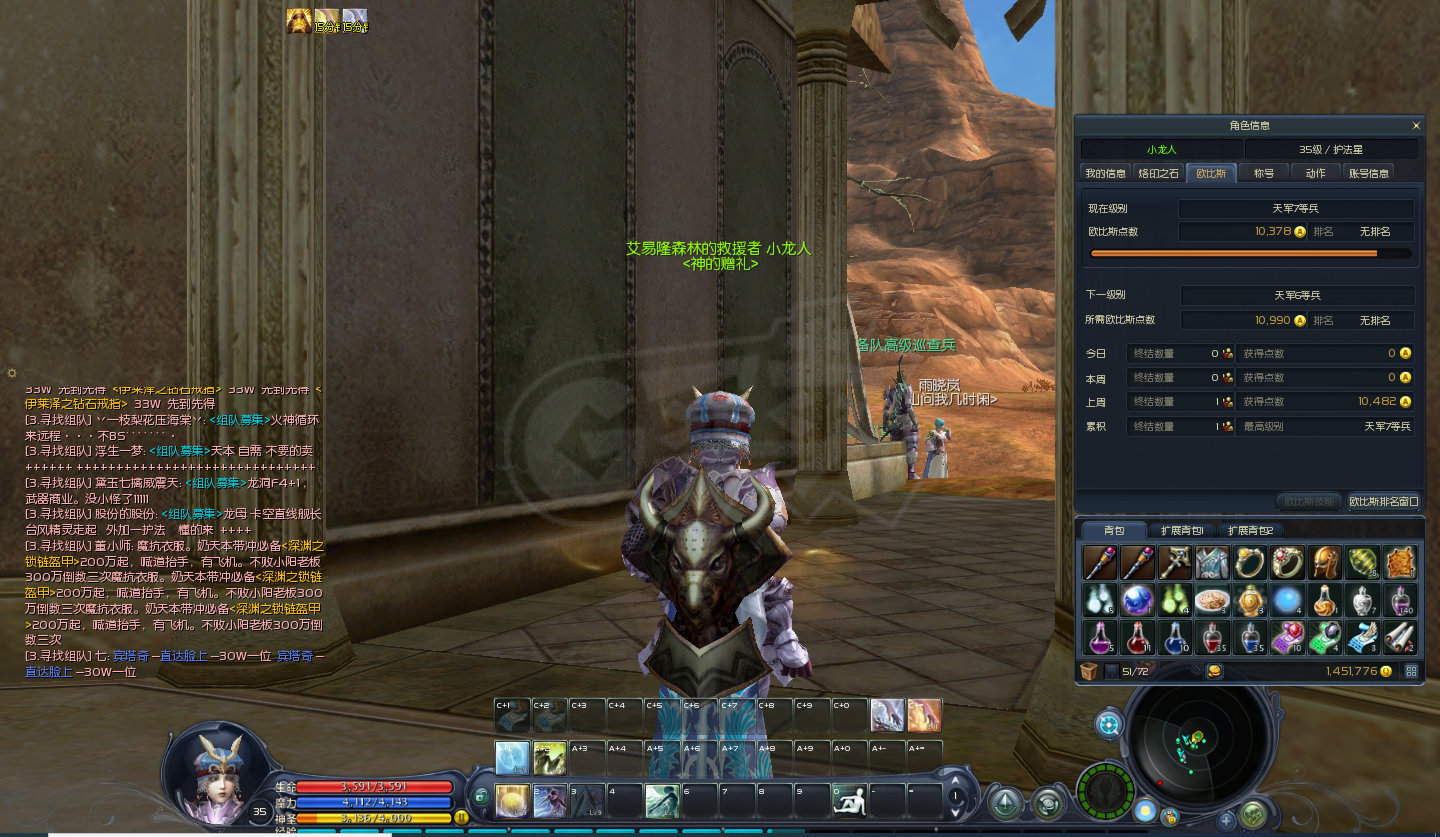Select the 称号 title tab
The width and height of the screenshot is (1440, 837).
click(1264, 173)
